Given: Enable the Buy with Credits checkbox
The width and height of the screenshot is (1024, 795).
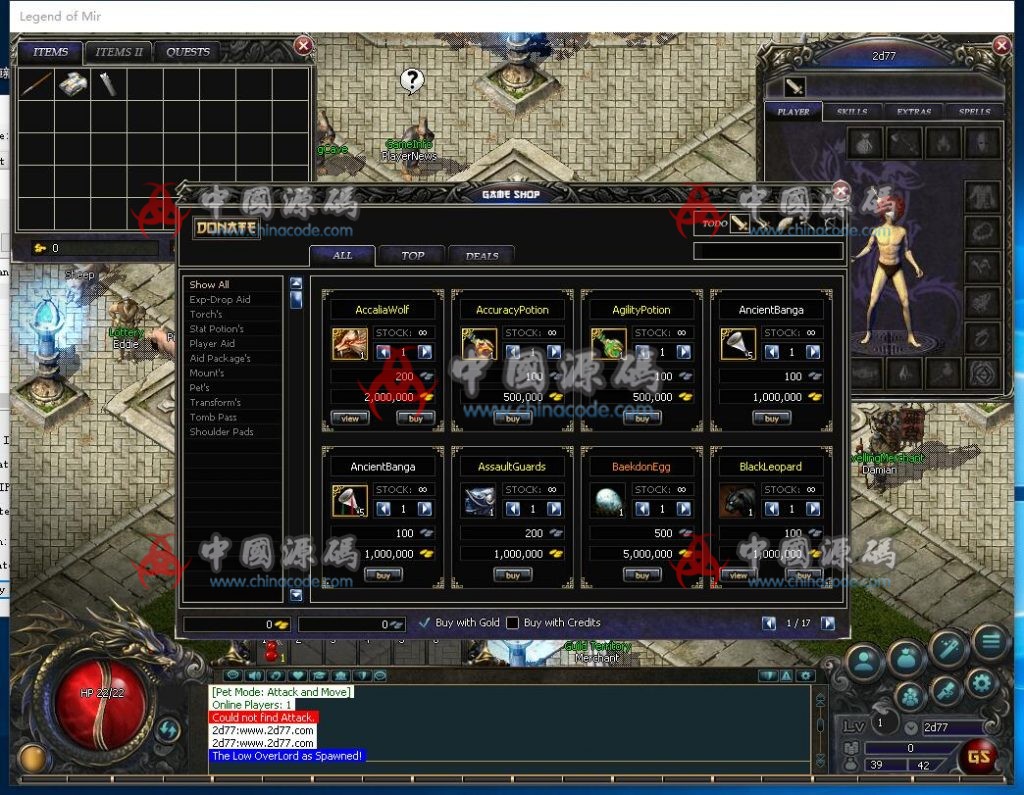Looking at the screenshot, I should [x=513, y=623].
